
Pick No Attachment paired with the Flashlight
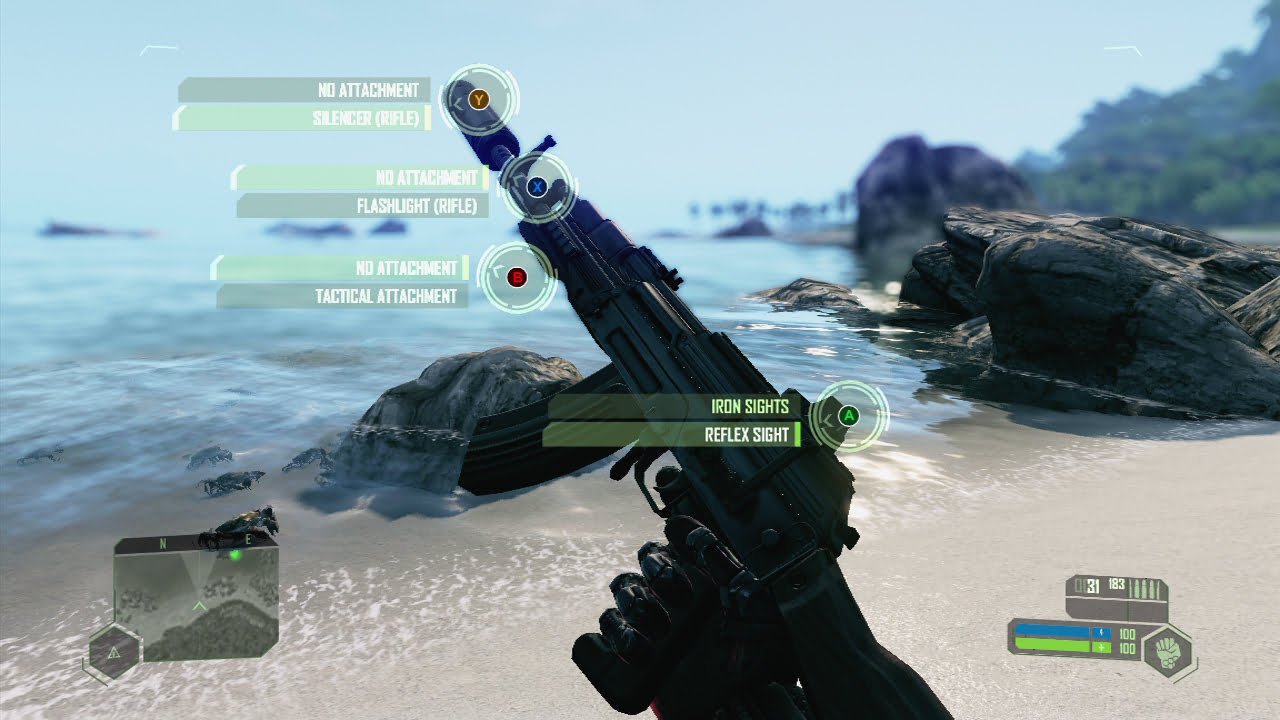point(360,178)
